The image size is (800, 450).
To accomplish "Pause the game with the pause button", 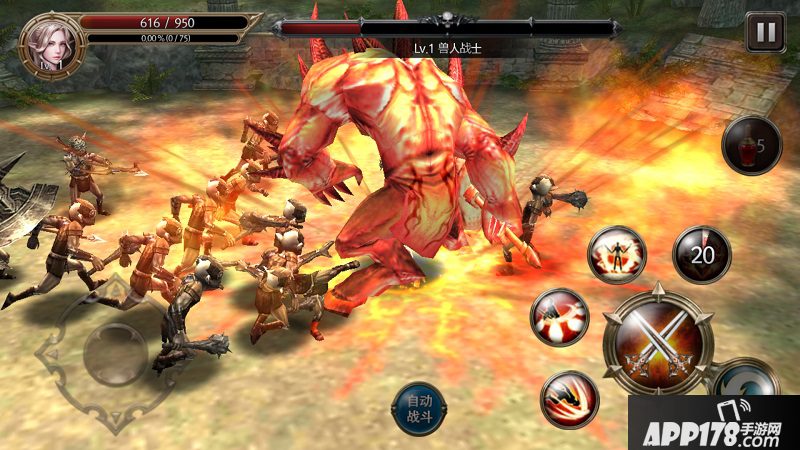I will (766, 31).
